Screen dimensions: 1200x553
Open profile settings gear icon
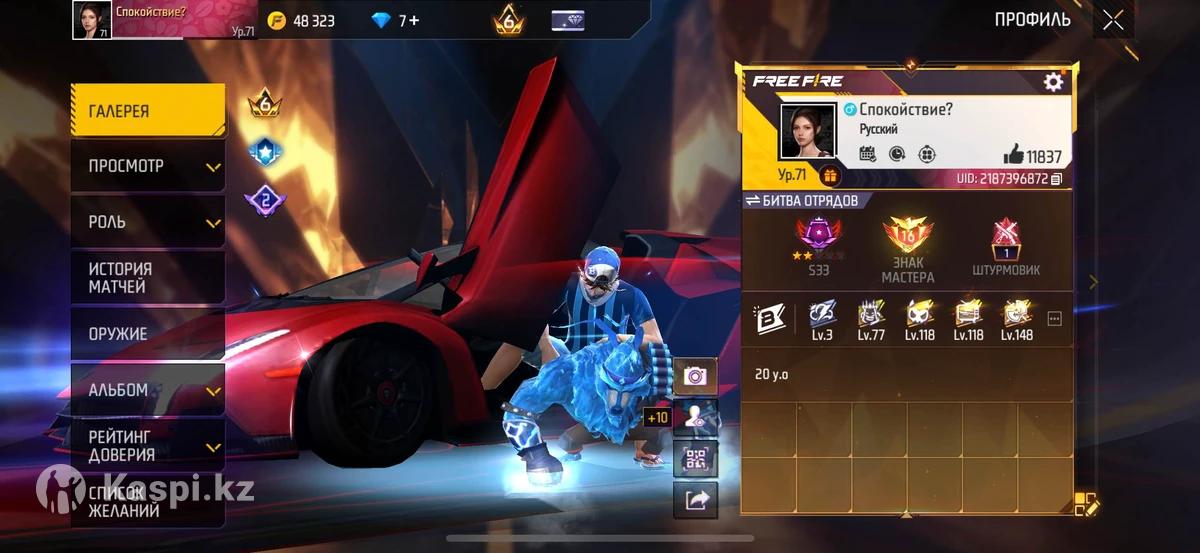(1053, 82)
